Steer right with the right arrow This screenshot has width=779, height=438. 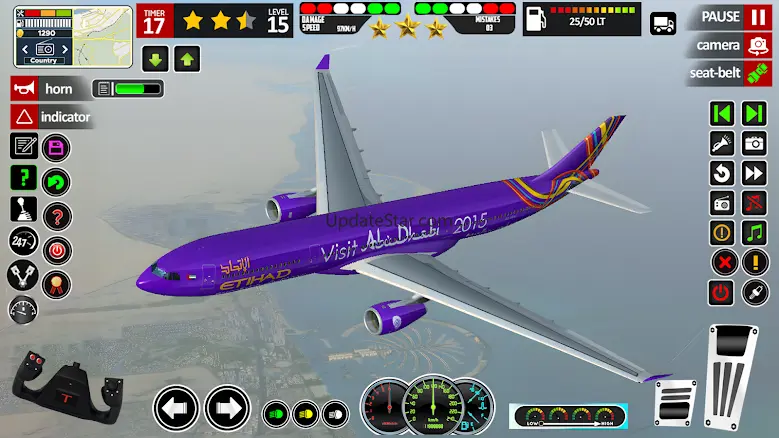227,408
